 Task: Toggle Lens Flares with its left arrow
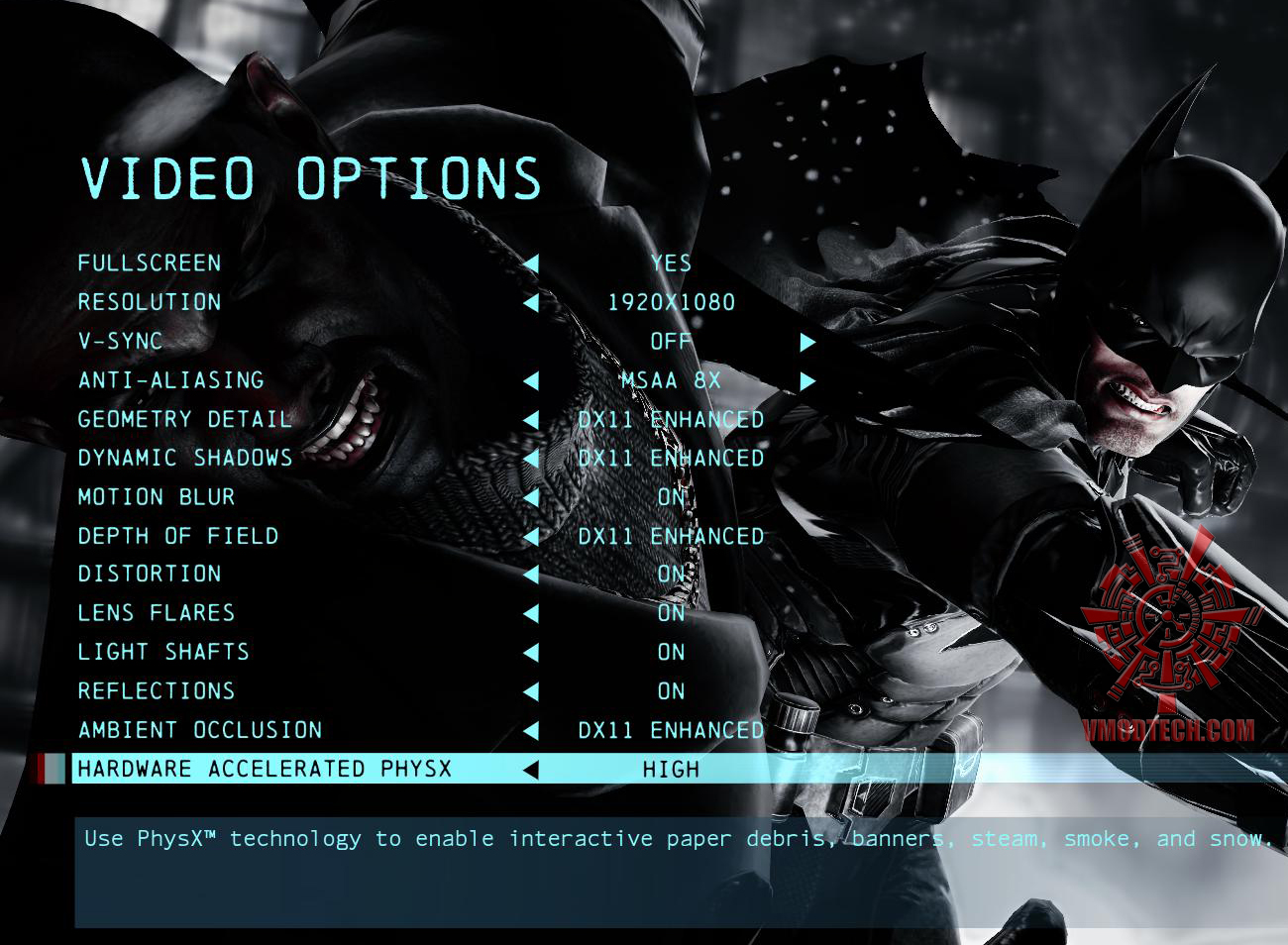click(x=531, y=614)
